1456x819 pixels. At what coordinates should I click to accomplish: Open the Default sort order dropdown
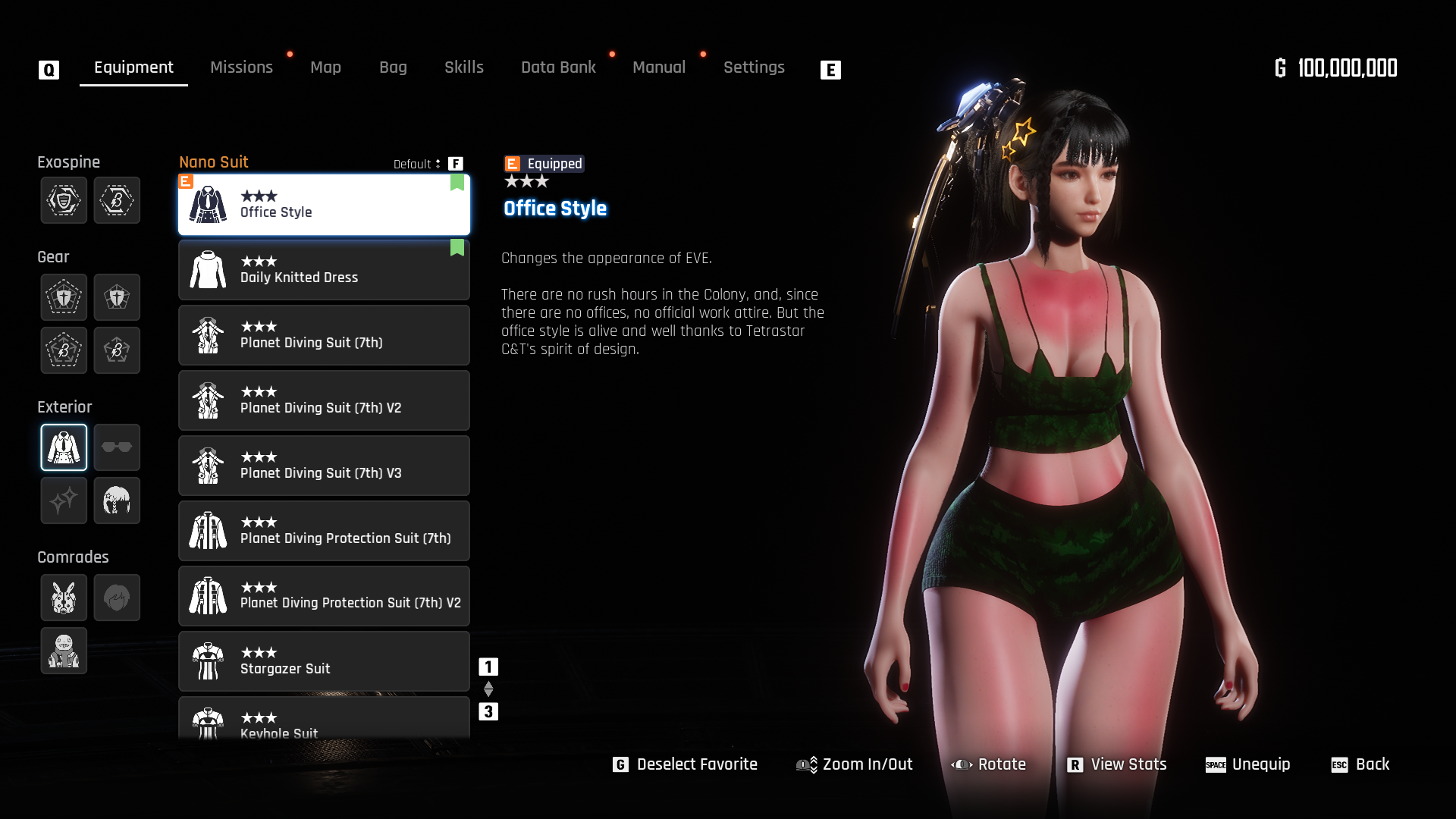click(x=417, y=164)
